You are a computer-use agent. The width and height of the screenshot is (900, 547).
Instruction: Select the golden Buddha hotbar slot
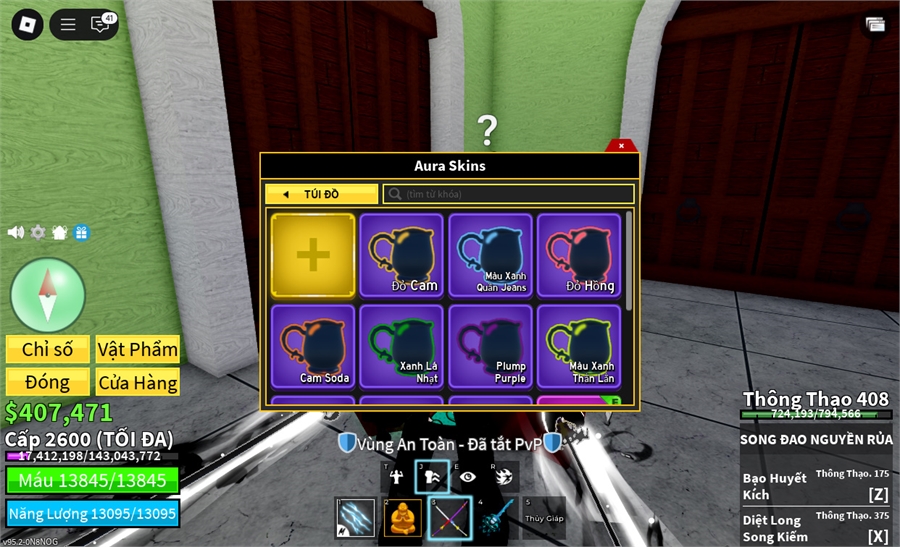point(403,517)
